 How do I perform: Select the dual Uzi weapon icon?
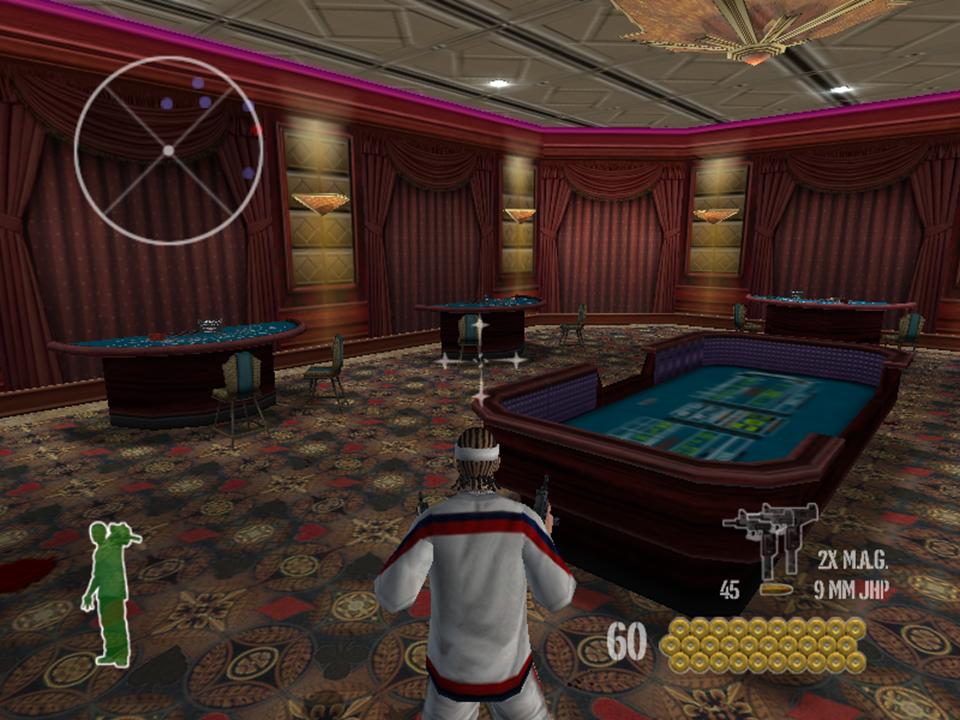click(x=769, y=536)
